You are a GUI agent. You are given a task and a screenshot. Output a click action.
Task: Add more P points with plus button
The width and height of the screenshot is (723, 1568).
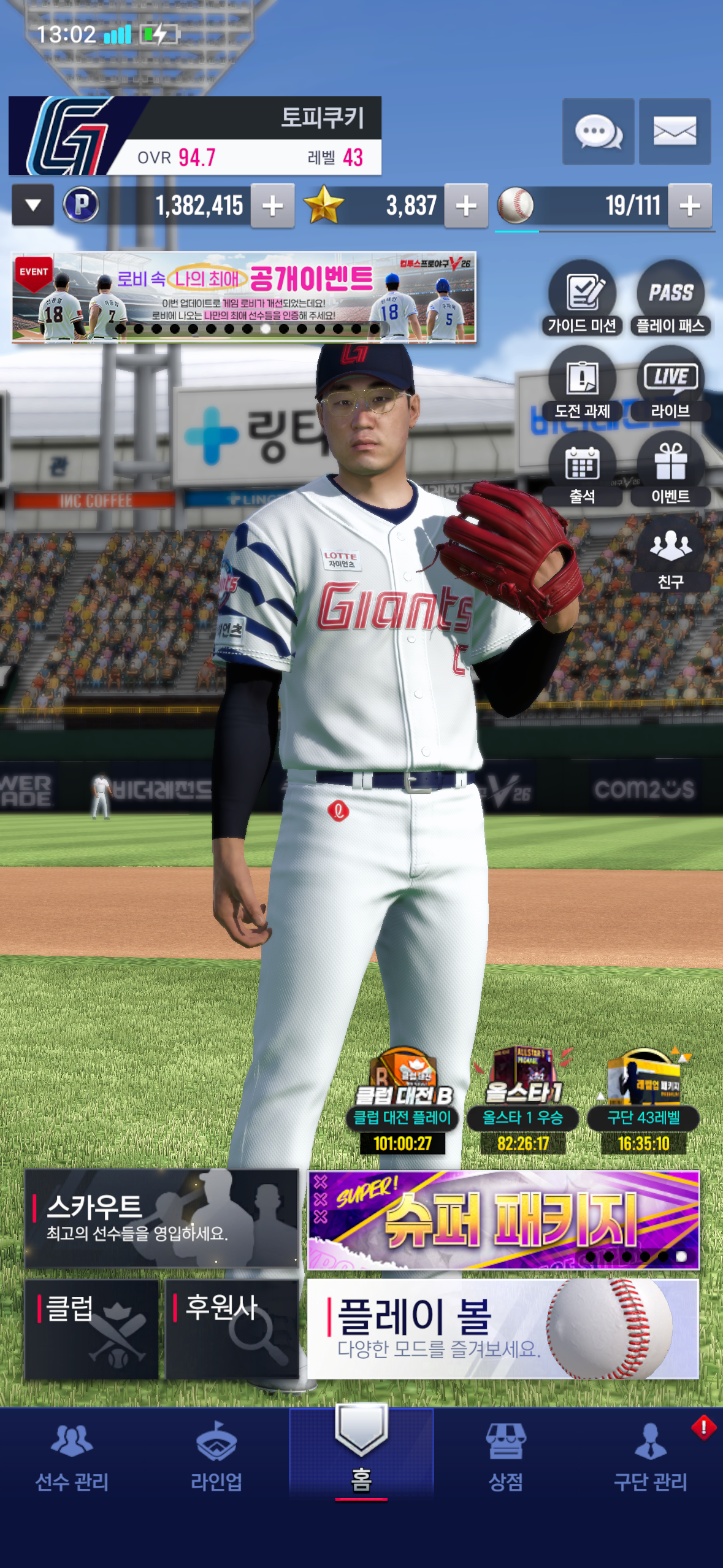tap(273, 206)
